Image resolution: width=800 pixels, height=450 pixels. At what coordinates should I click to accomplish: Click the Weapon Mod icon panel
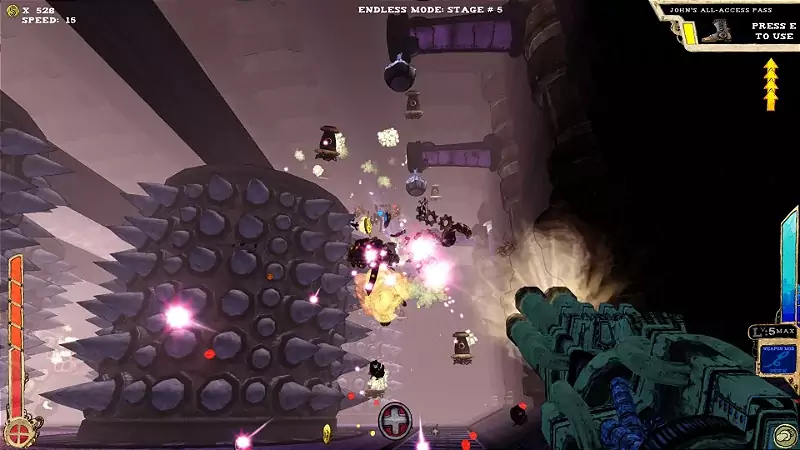tap(776, 356)
